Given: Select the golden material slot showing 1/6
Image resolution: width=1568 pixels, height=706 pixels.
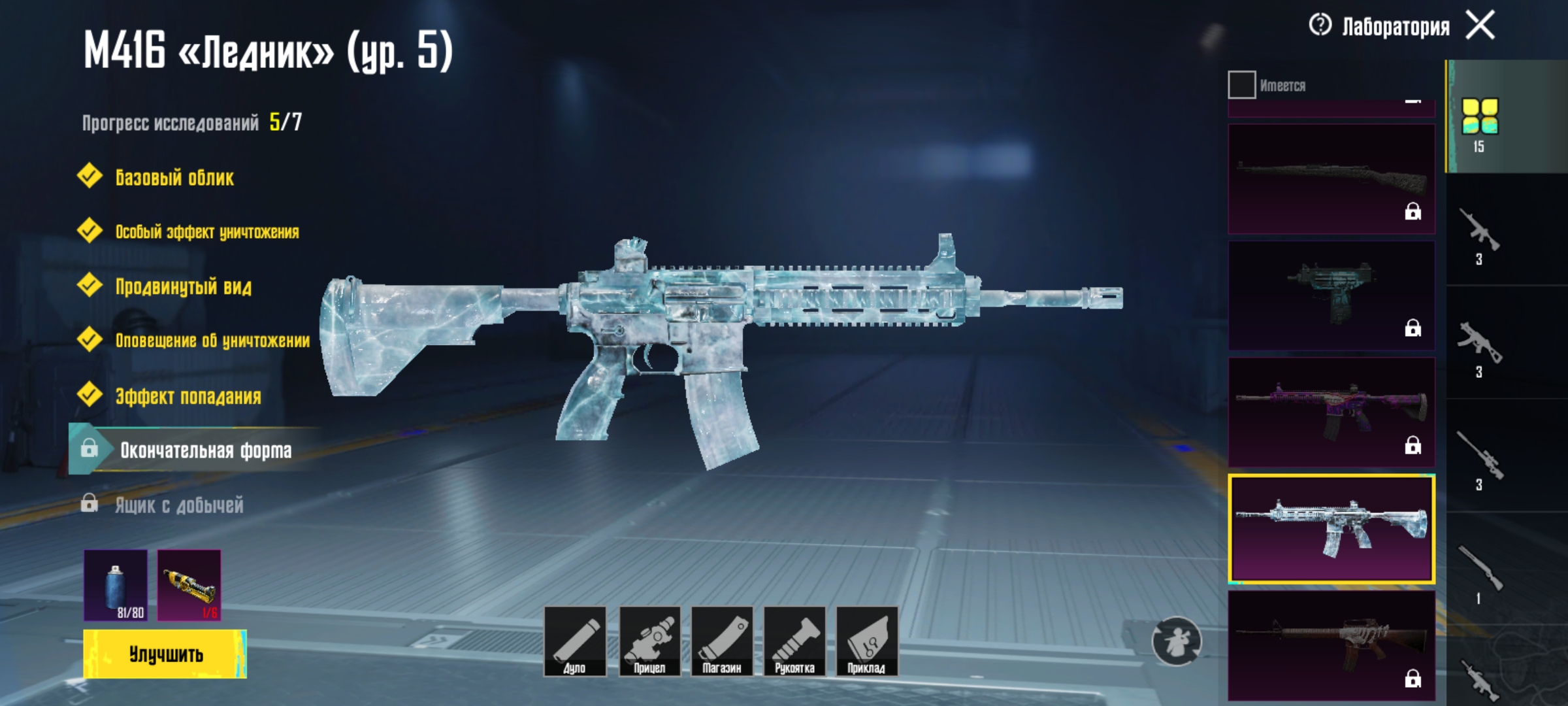Looking at the screenshot, I should pyautogui.click(x=189, y=585).
